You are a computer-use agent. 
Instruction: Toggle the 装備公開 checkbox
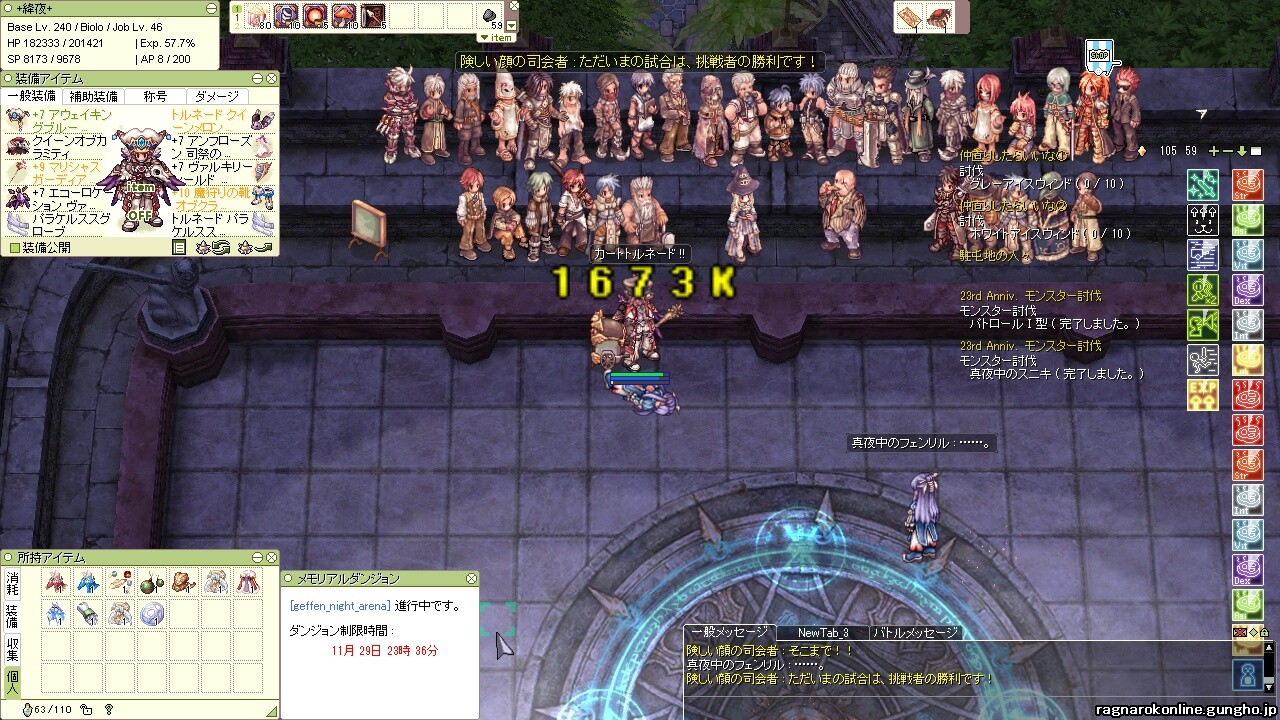(x=14, y=247)
